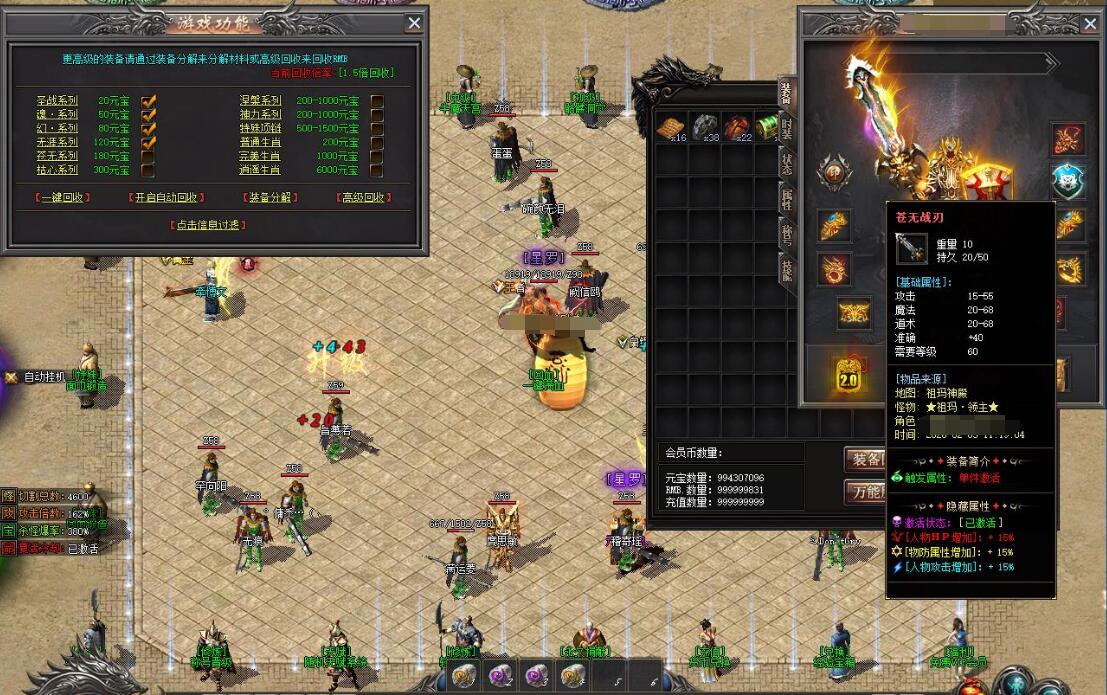Open 点击信息过滤 message filter
This screenshot has width=1107, height=695.
coord(209,225)
